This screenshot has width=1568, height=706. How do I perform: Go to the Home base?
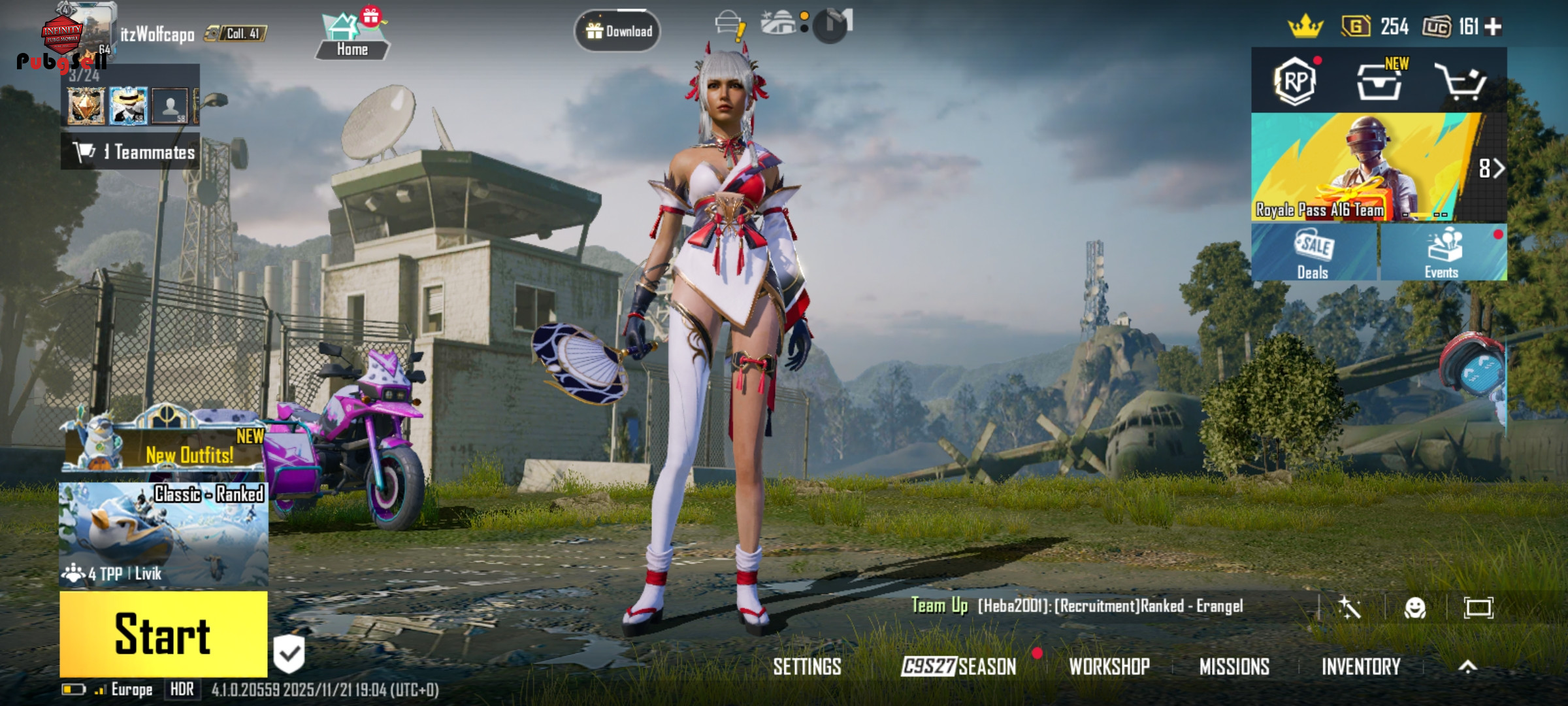click(x=352, y=38)
